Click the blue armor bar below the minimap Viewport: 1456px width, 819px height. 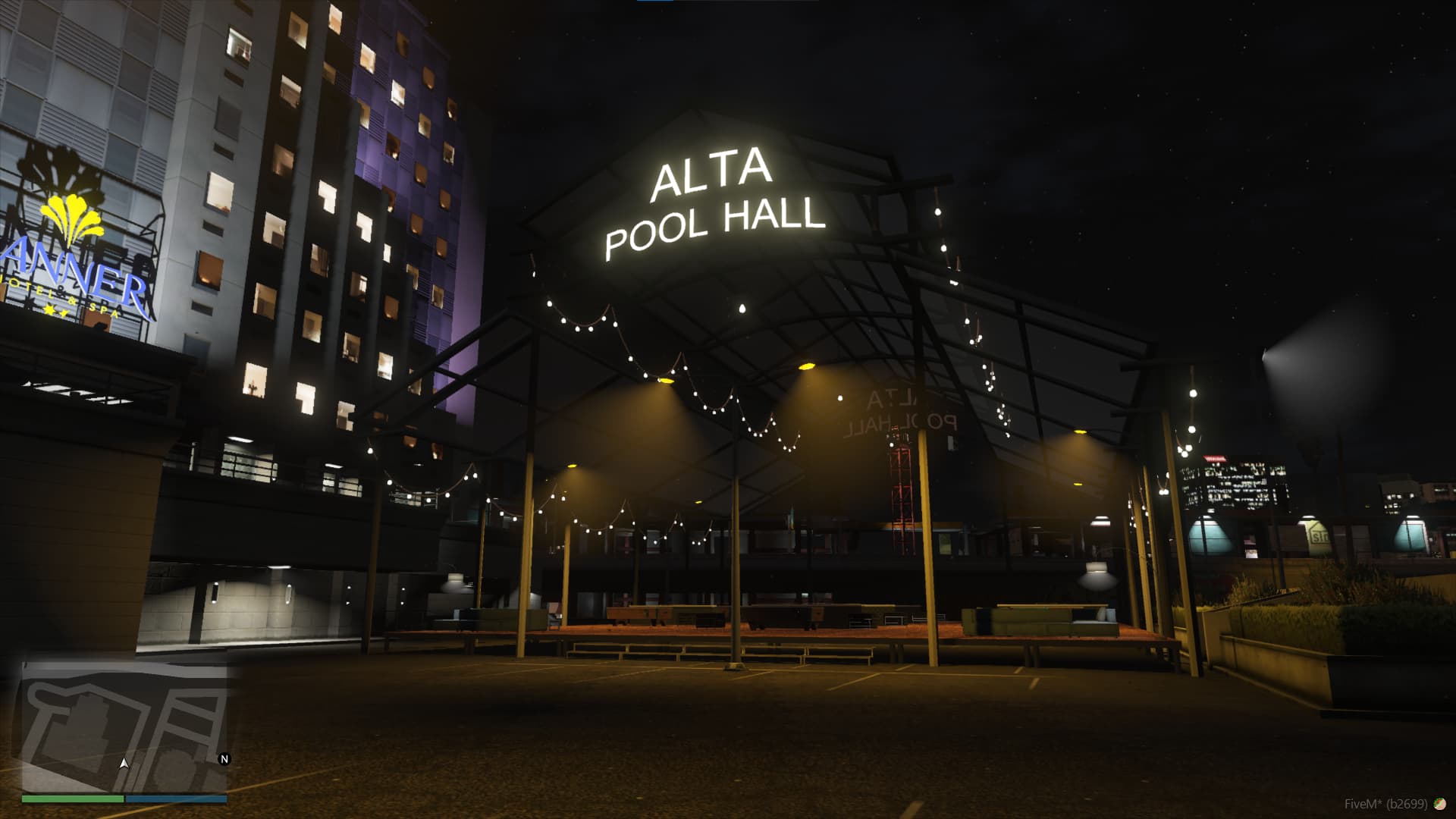tap(174, 799)
